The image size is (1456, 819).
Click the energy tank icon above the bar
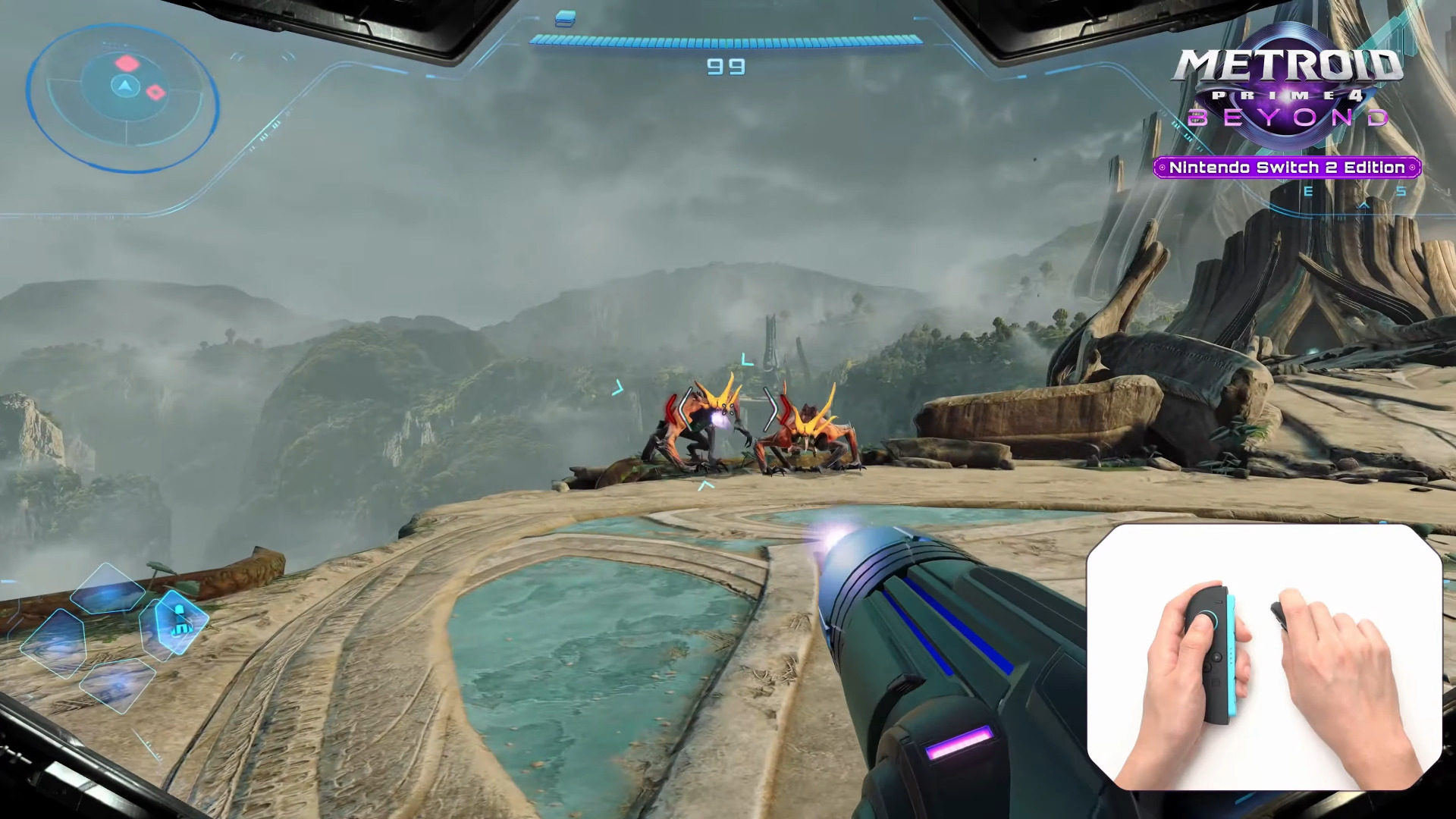point(565,17)
